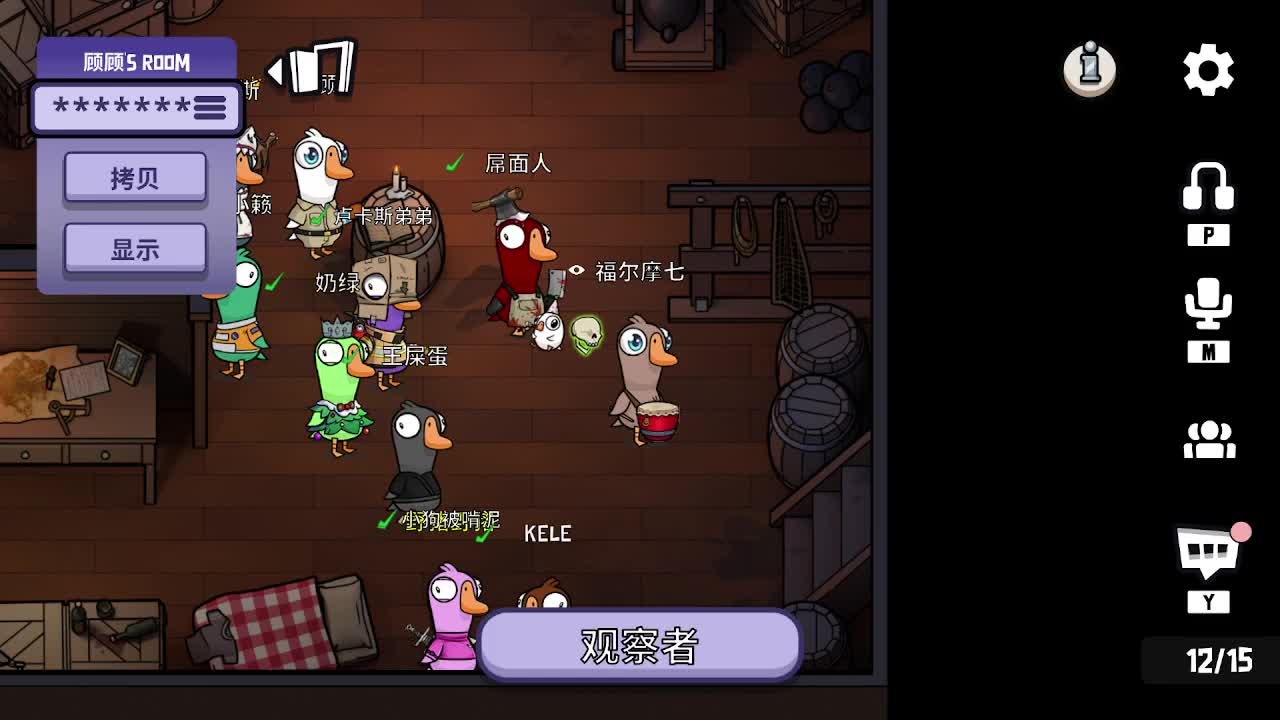The height and width of the screenshot is (720, 1280).
Task: Toggle the green checkmark beside 屌面人
Action: coord(455,160)
